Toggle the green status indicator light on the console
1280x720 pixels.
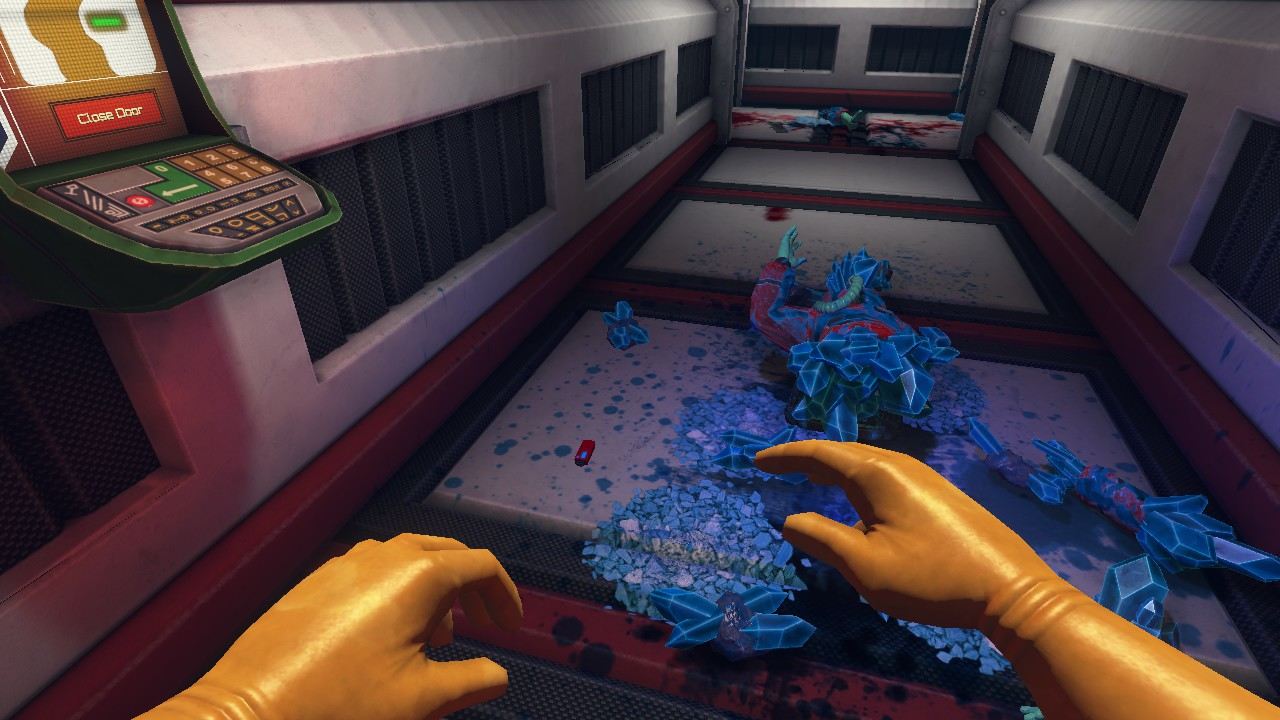click(x=106, y=18)
